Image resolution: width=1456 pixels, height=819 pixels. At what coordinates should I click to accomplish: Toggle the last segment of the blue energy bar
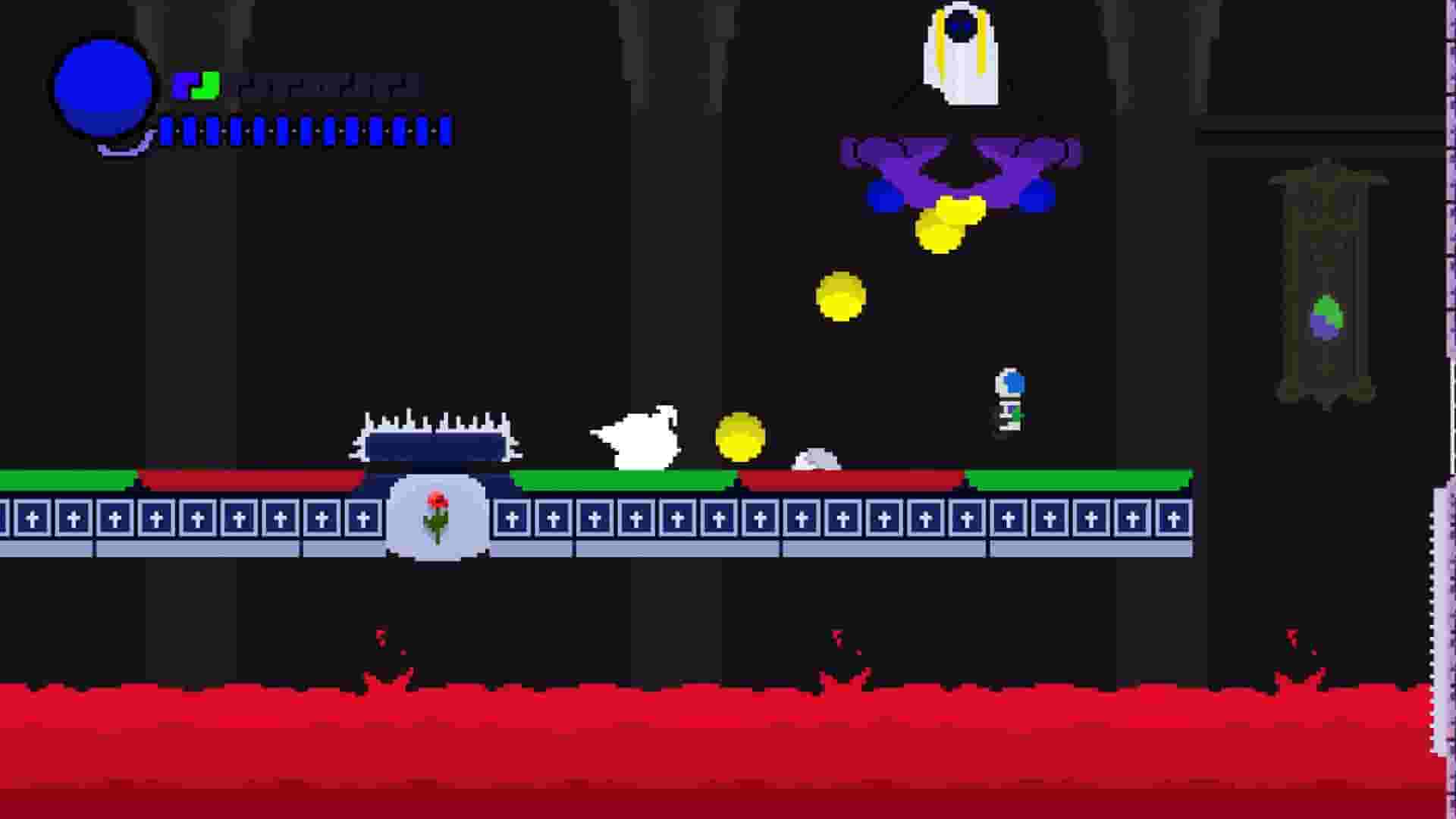(x=446, y=131)
